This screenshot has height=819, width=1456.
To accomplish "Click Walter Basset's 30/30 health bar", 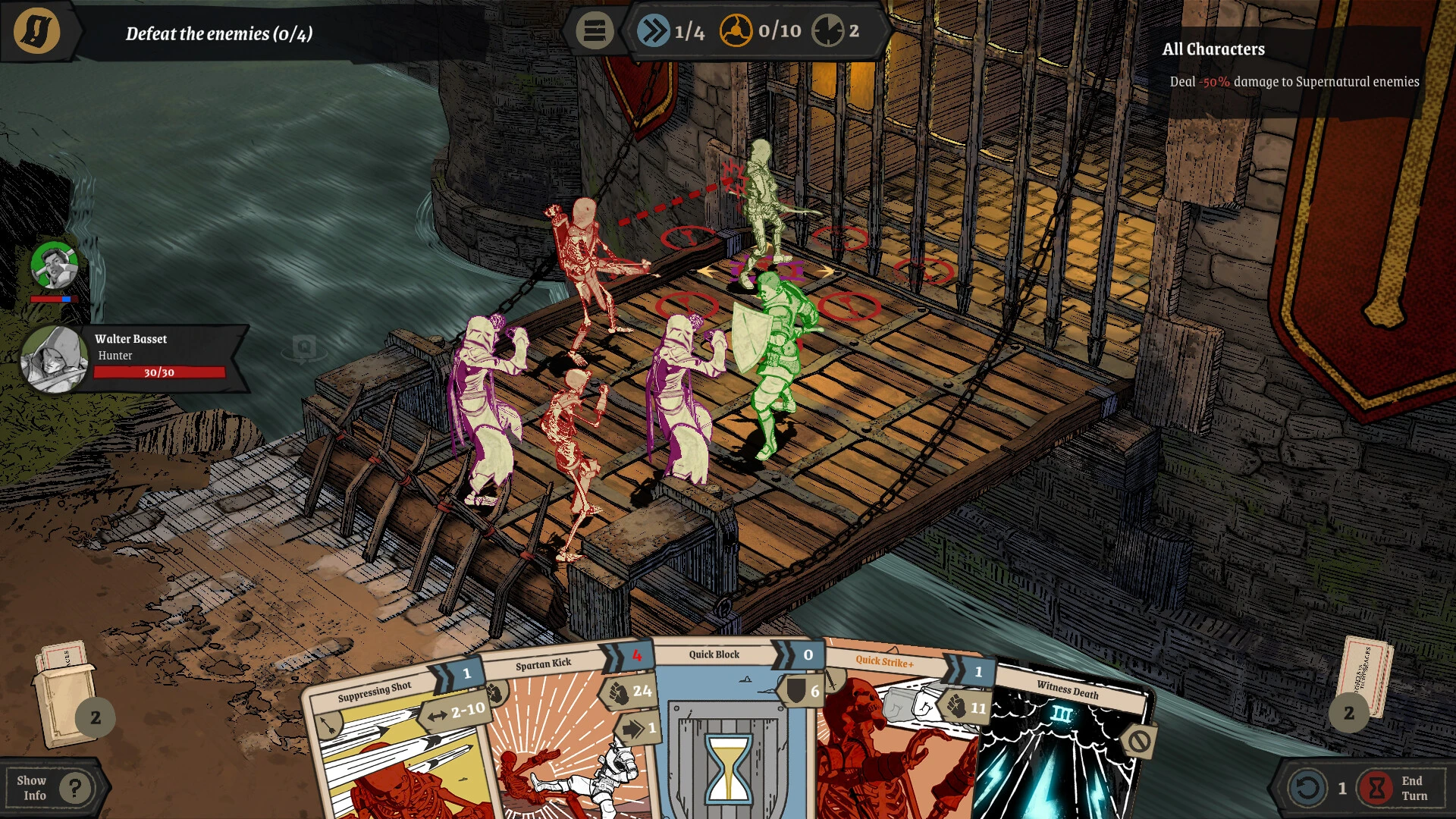I will 159,372.
